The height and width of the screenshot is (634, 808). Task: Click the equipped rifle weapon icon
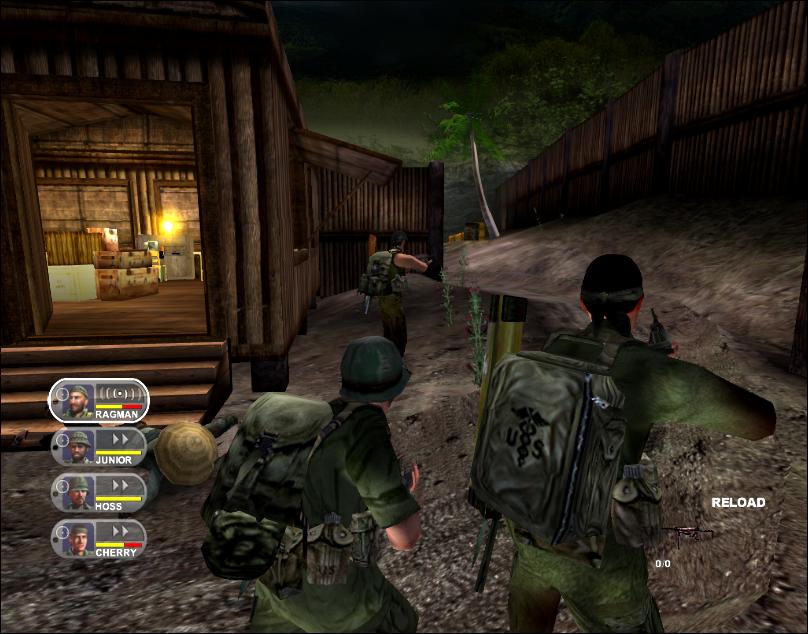689,535
